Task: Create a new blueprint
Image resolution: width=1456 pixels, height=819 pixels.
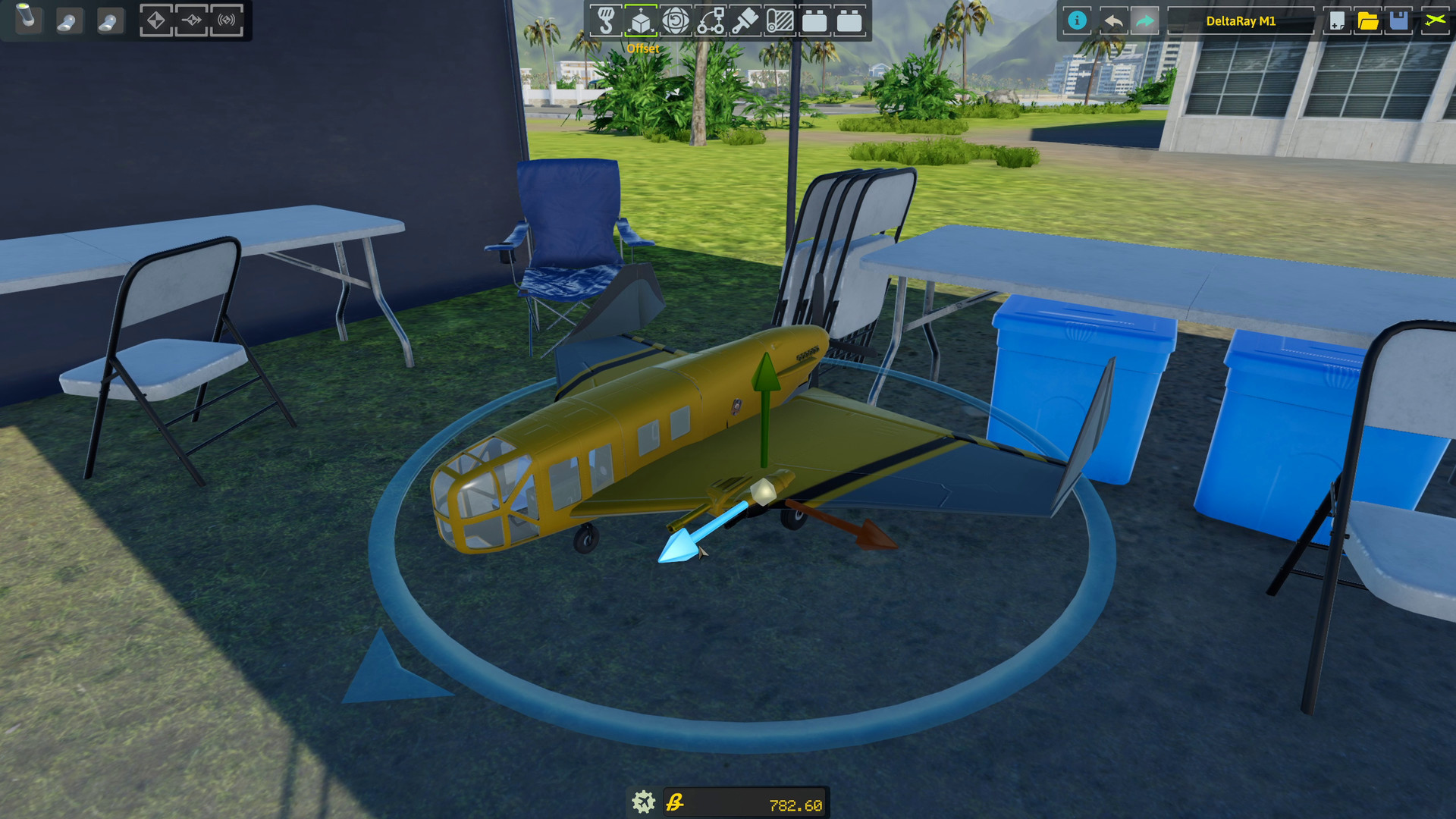Action: click(1336, 21)
